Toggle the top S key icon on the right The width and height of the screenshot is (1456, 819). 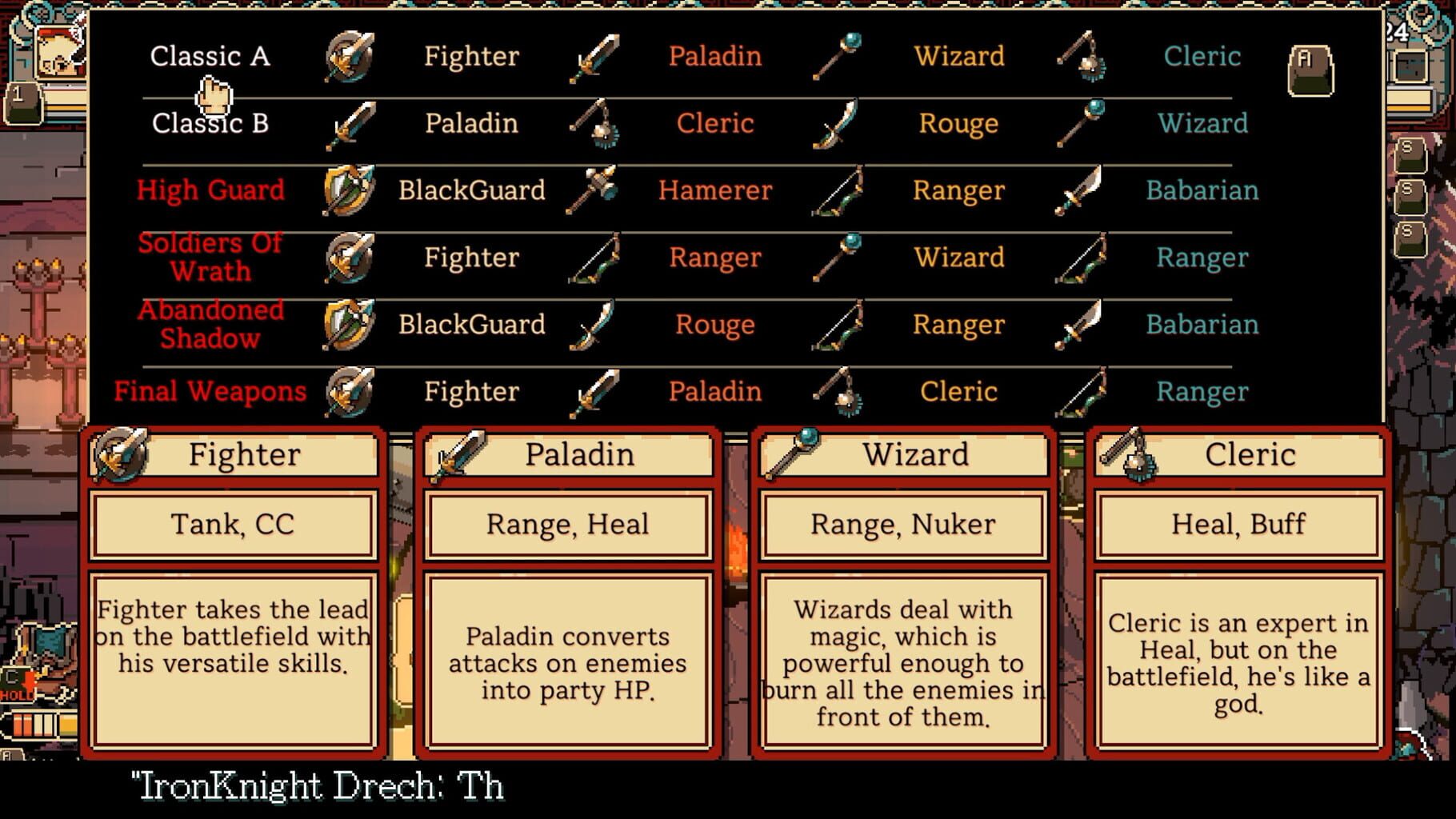pos(1410,155)
